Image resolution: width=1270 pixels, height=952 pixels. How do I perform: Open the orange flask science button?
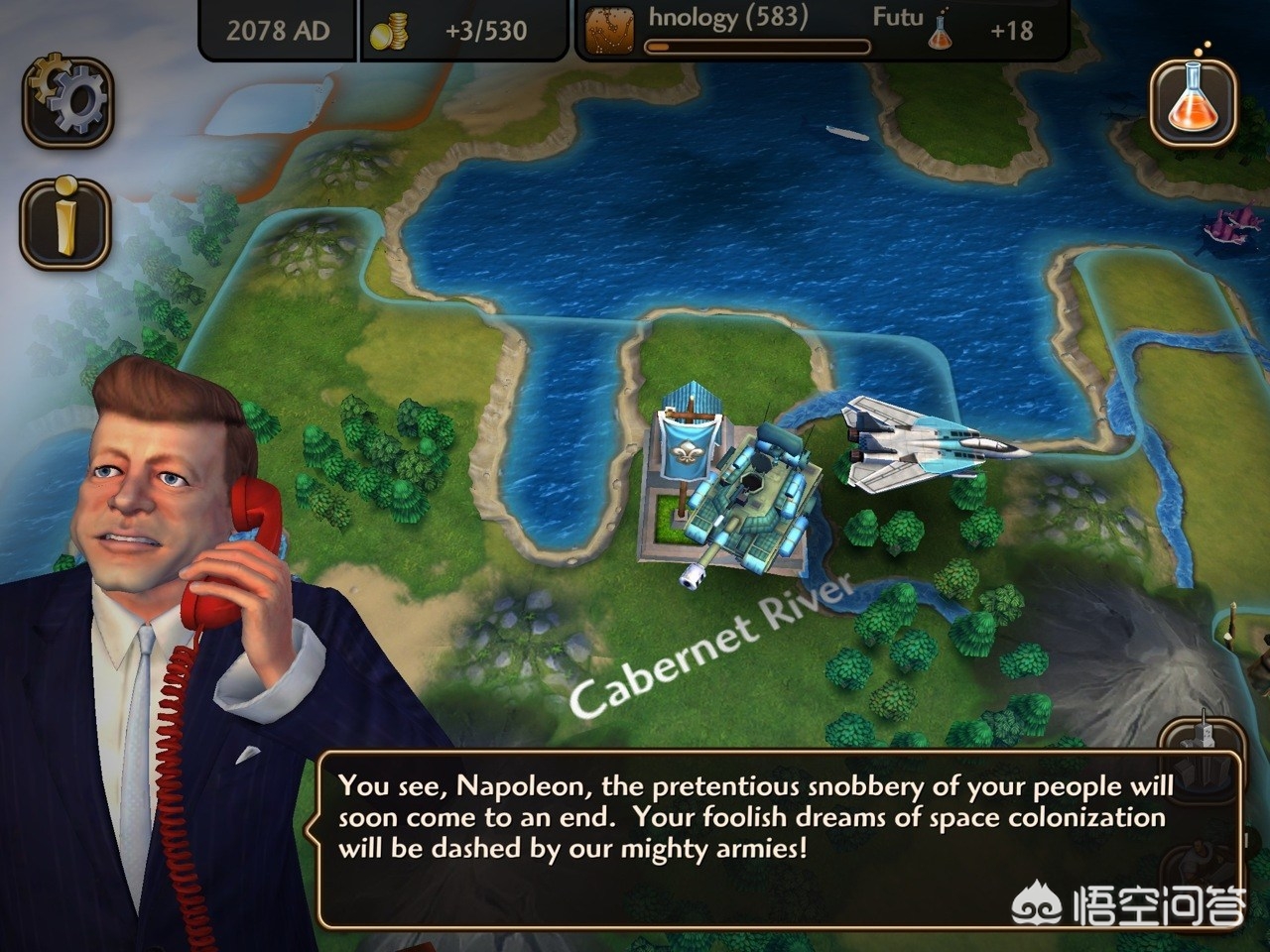point(1194,102)
